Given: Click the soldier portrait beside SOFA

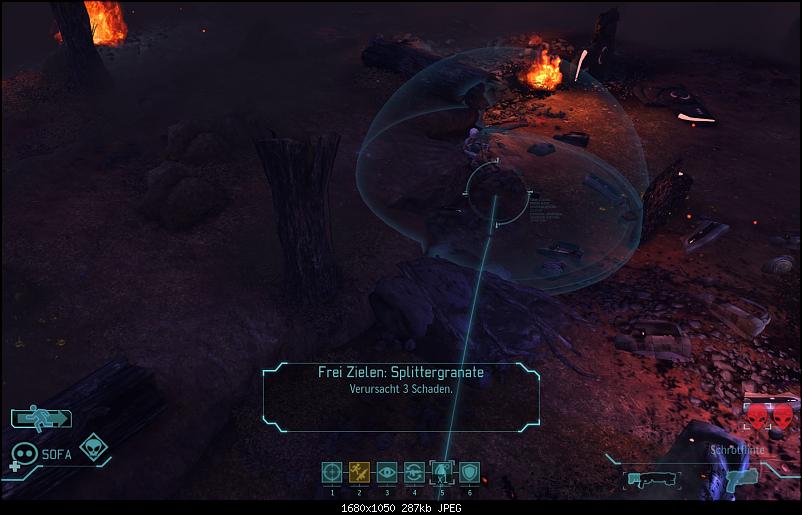Looking at the screenshot, I should pos(23,455).
